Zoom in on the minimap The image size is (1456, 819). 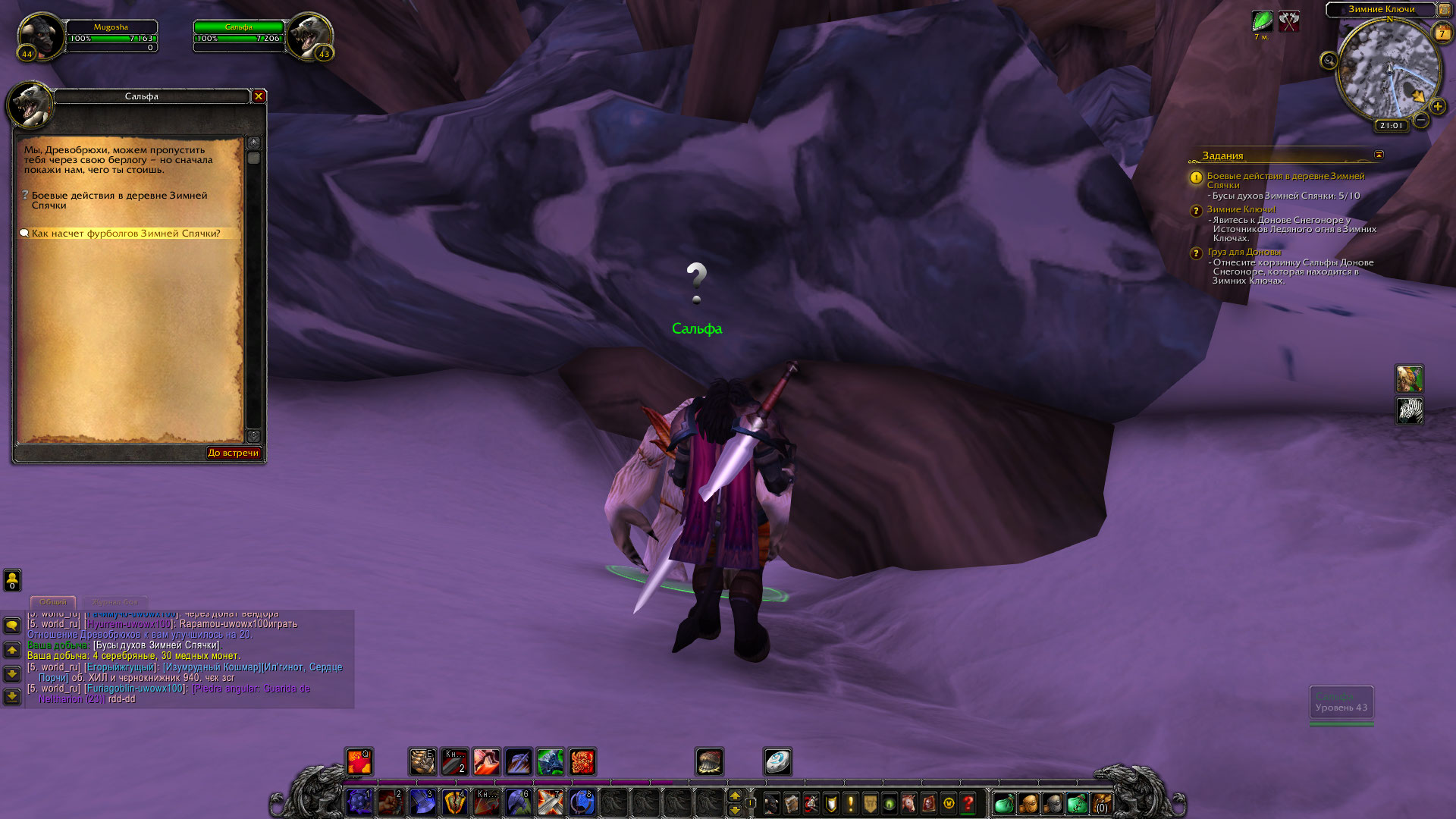click(x=1437, y=107)
